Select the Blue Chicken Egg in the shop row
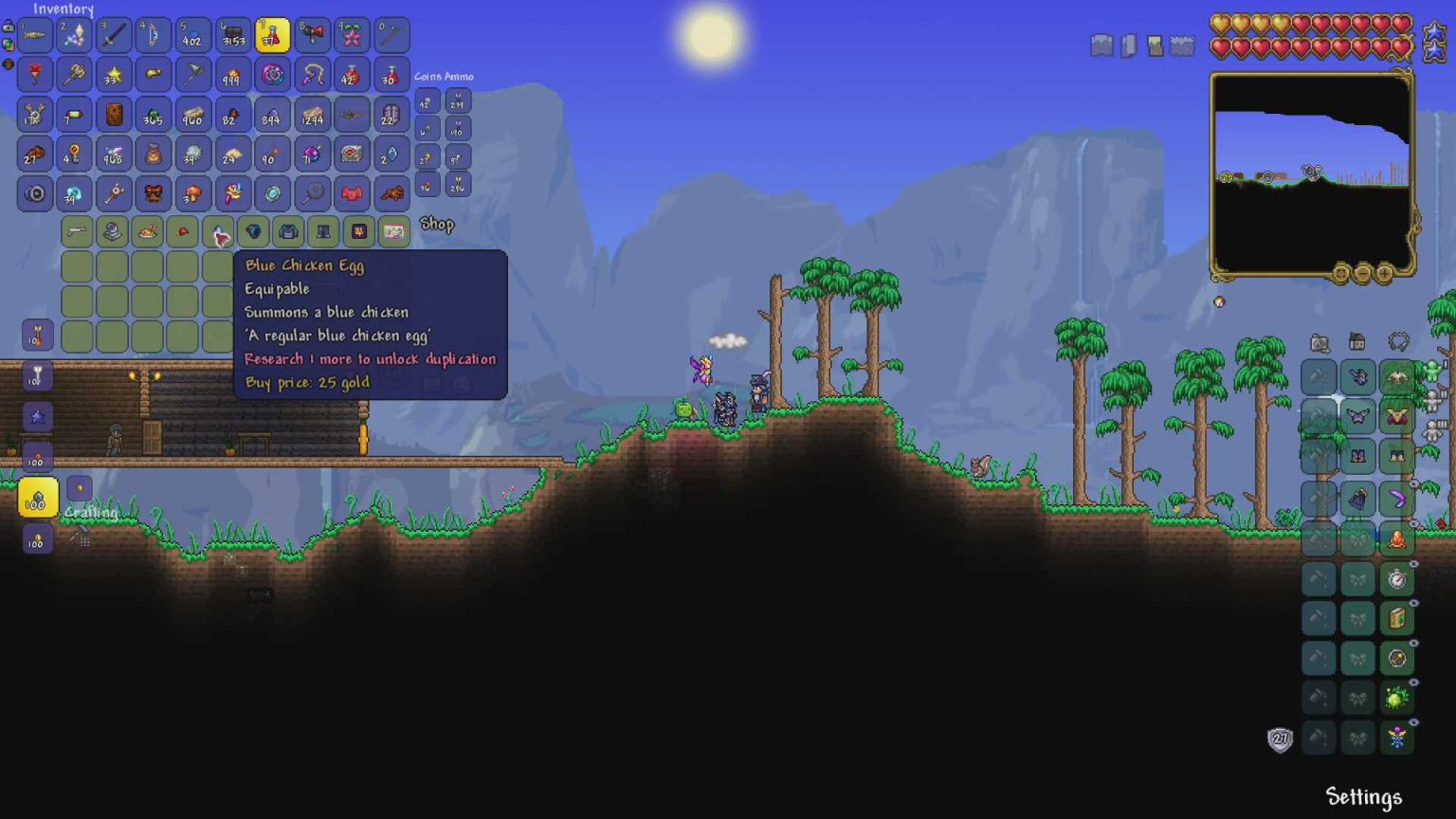Image resolution: width=1456 pixels, height=819 pixels. tap(219, 231)
